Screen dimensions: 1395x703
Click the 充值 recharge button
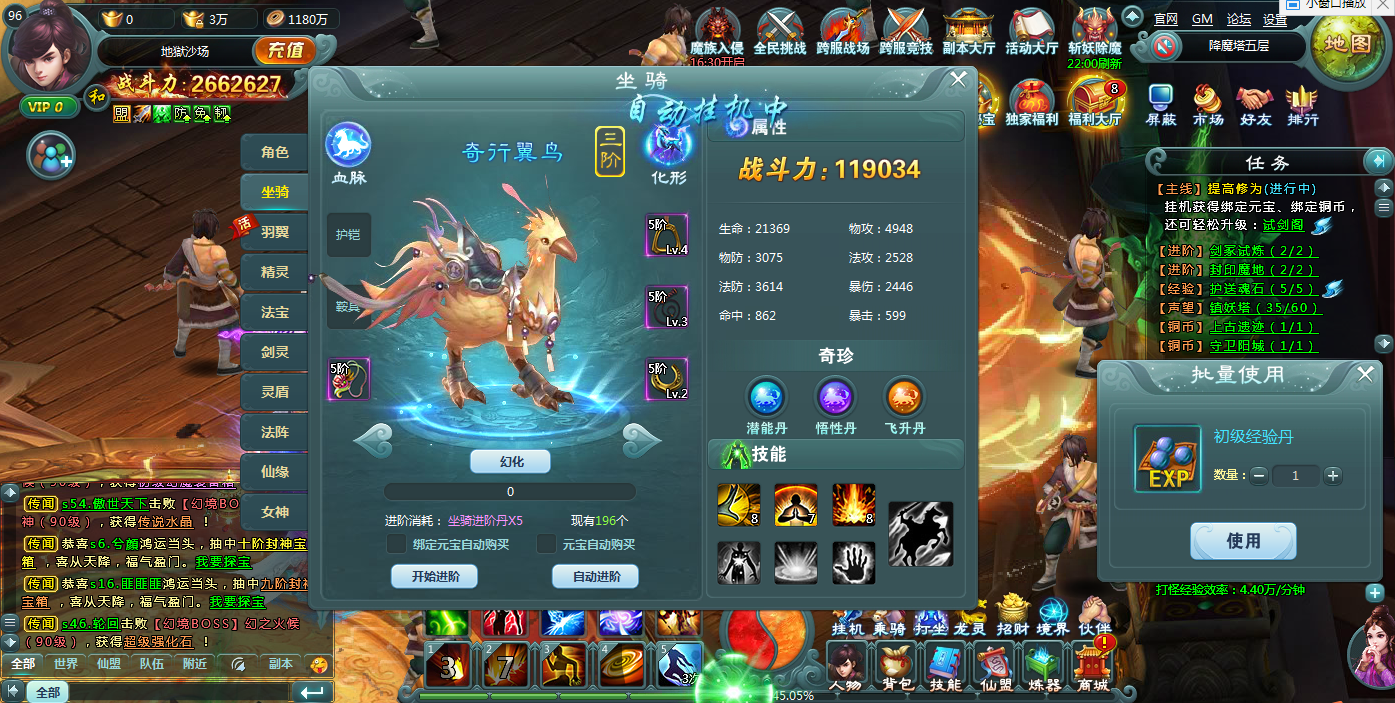click(x=285, y=50)
